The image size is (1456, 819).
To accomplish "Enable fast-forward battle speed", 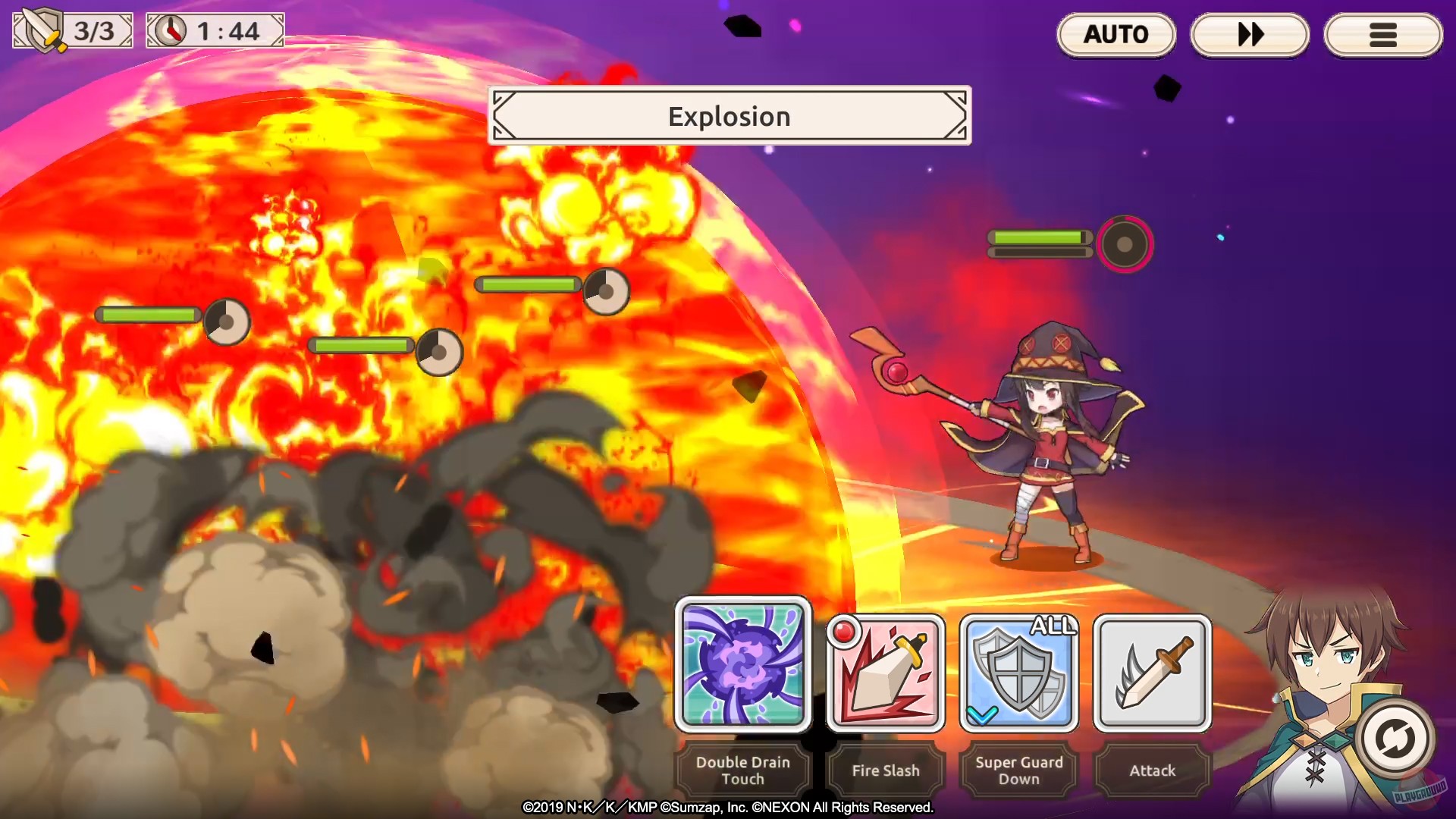I will [x=1250, y=33].
